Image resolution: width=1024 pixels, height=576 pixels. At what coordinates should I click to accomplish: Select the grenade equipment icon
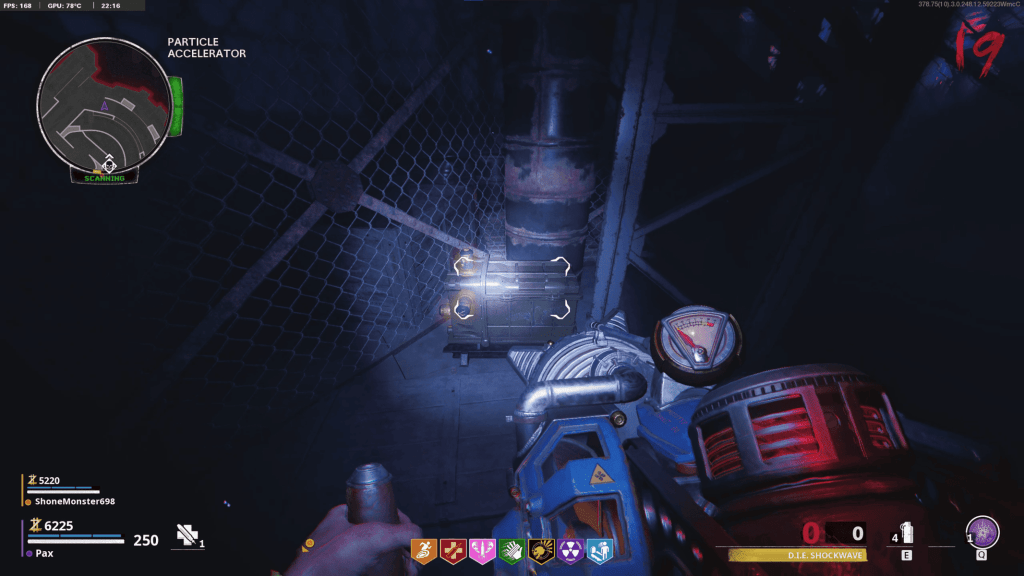click(906, 532)
